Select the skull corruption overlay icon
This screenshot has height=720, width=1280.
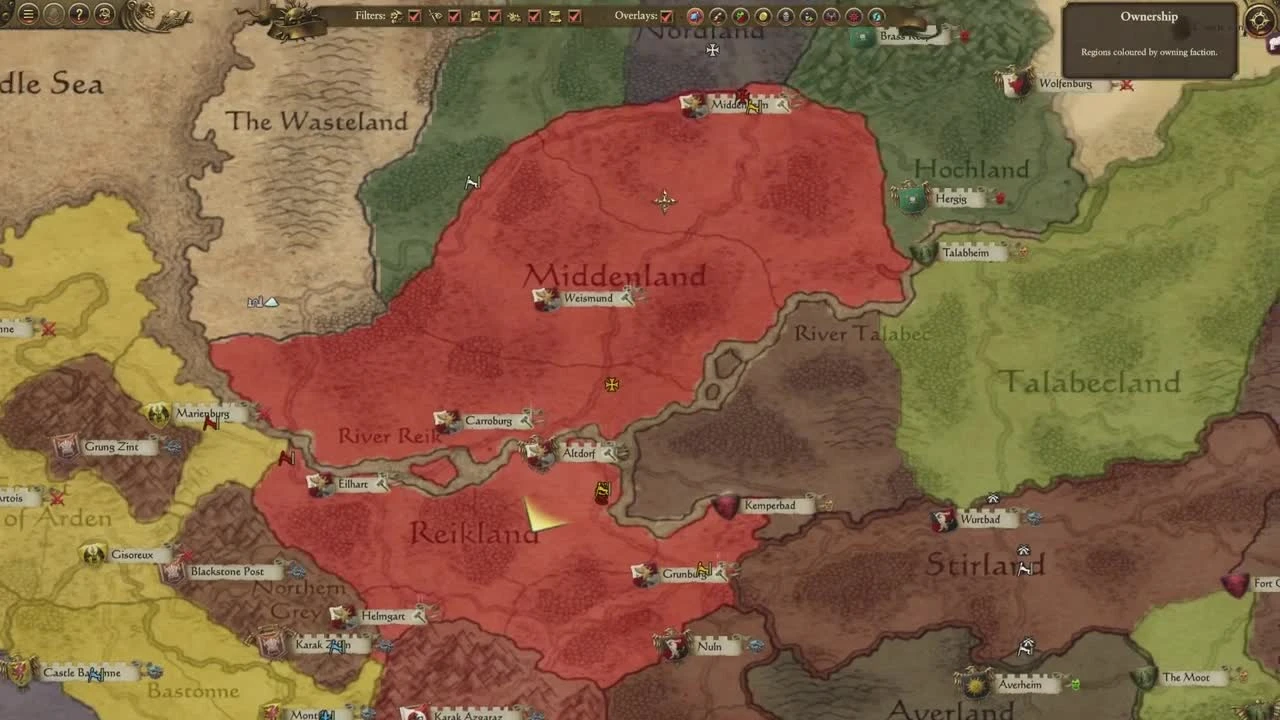click(785, 17)
